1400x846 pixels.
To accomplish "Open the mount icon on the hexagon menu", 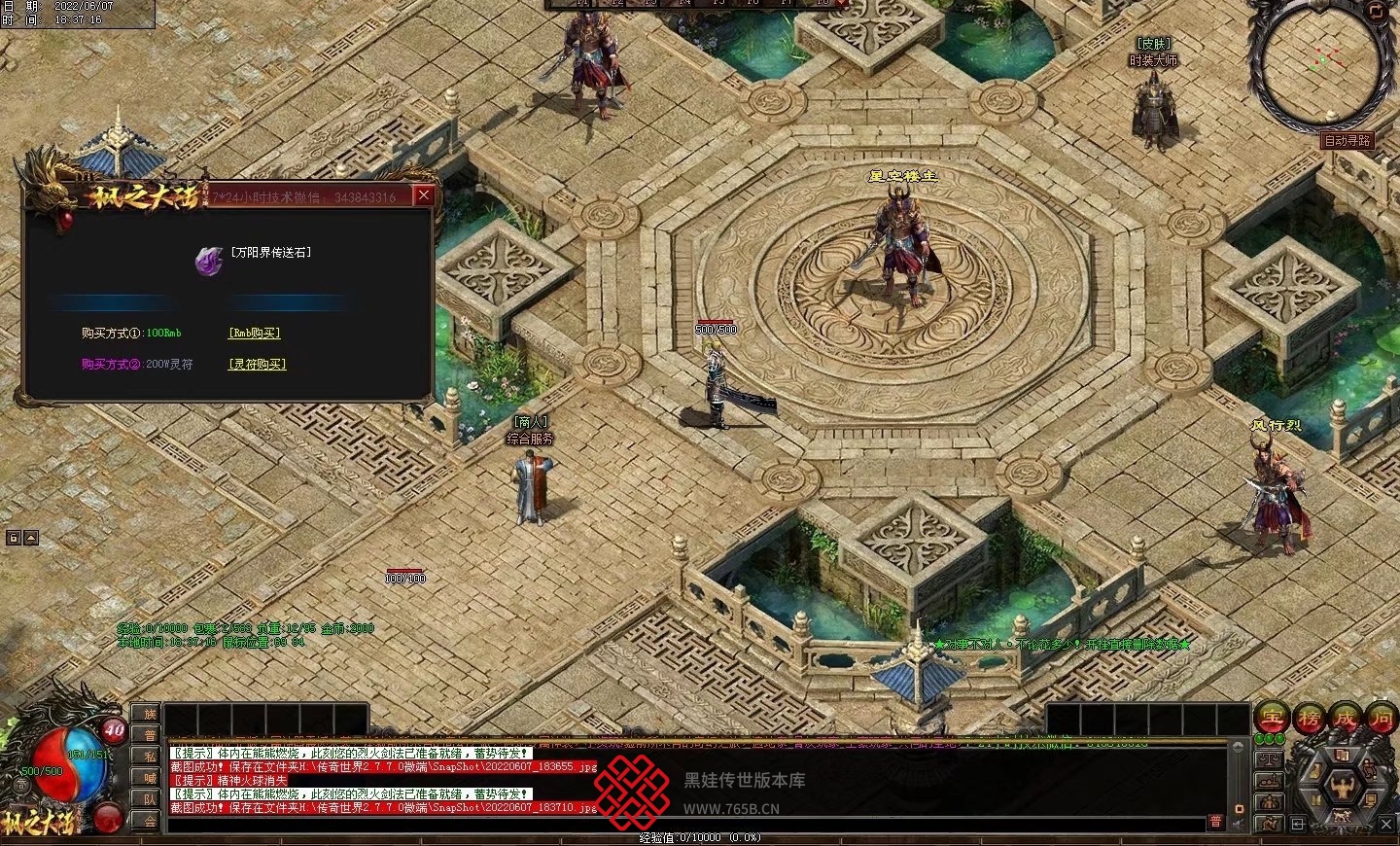I will [1343, 818].
